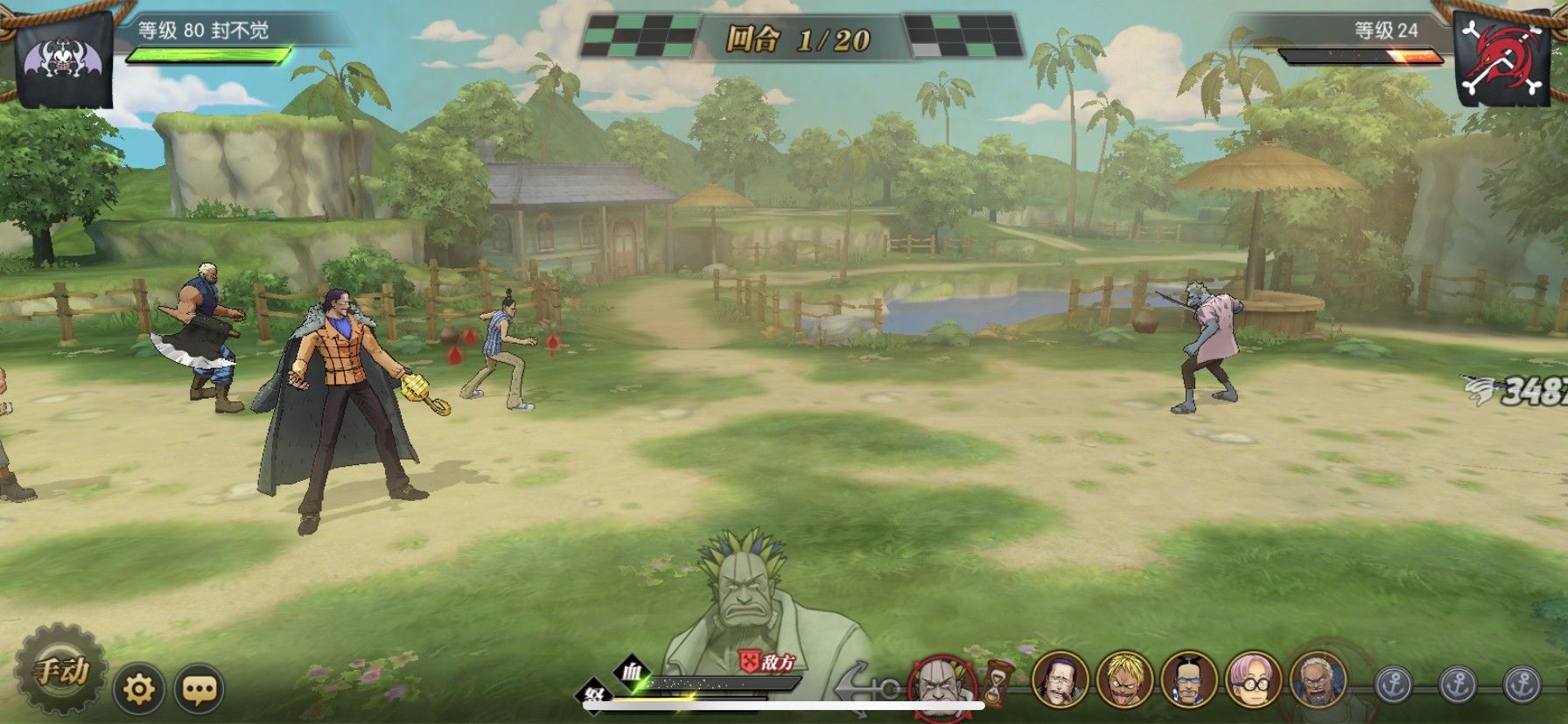This screenshot has height=724, width=1568.
Task: Open the chat speech bubble
Action: click(199, 690)
